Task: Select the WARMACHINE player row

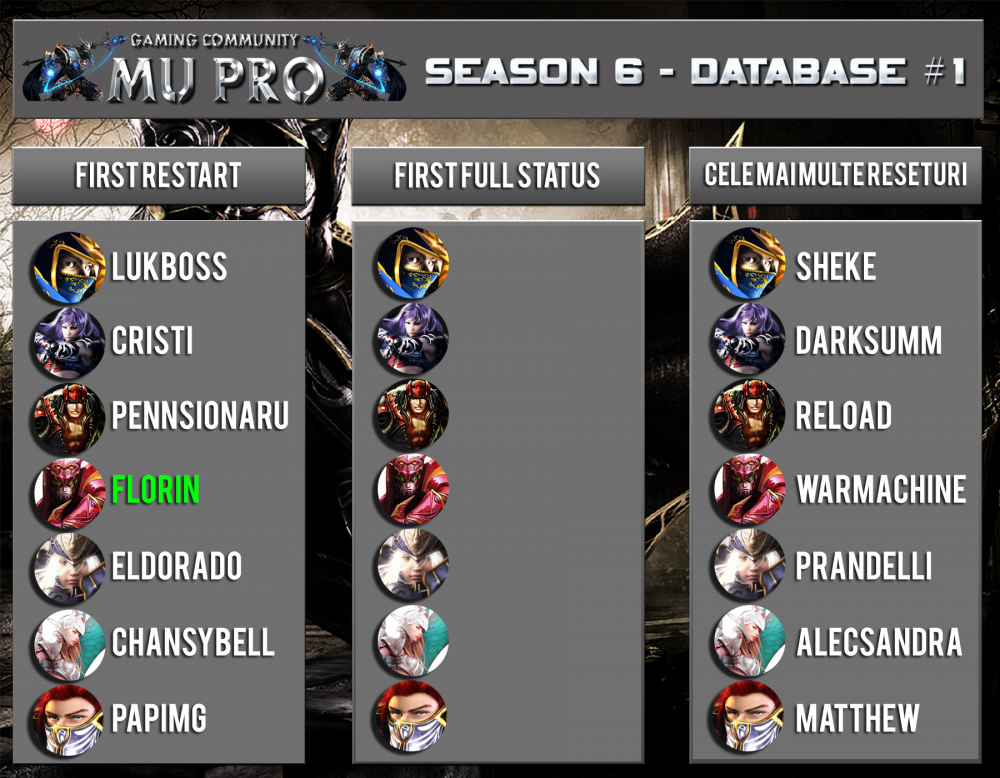Action: coord(881,490)
